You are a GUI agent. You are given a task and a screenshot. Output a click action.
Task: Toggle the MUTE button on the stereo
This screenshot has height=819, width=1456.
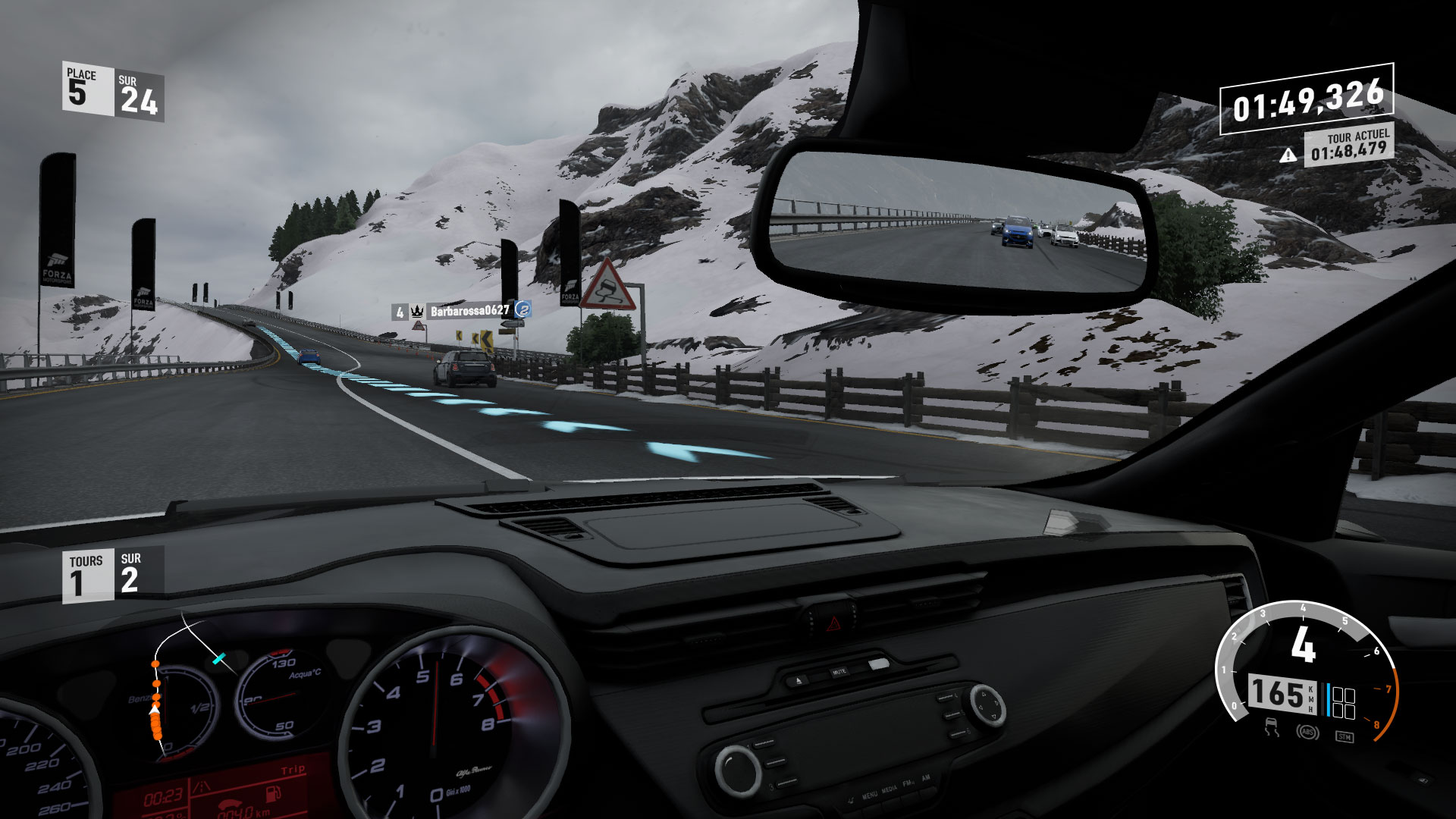(839, 671)
